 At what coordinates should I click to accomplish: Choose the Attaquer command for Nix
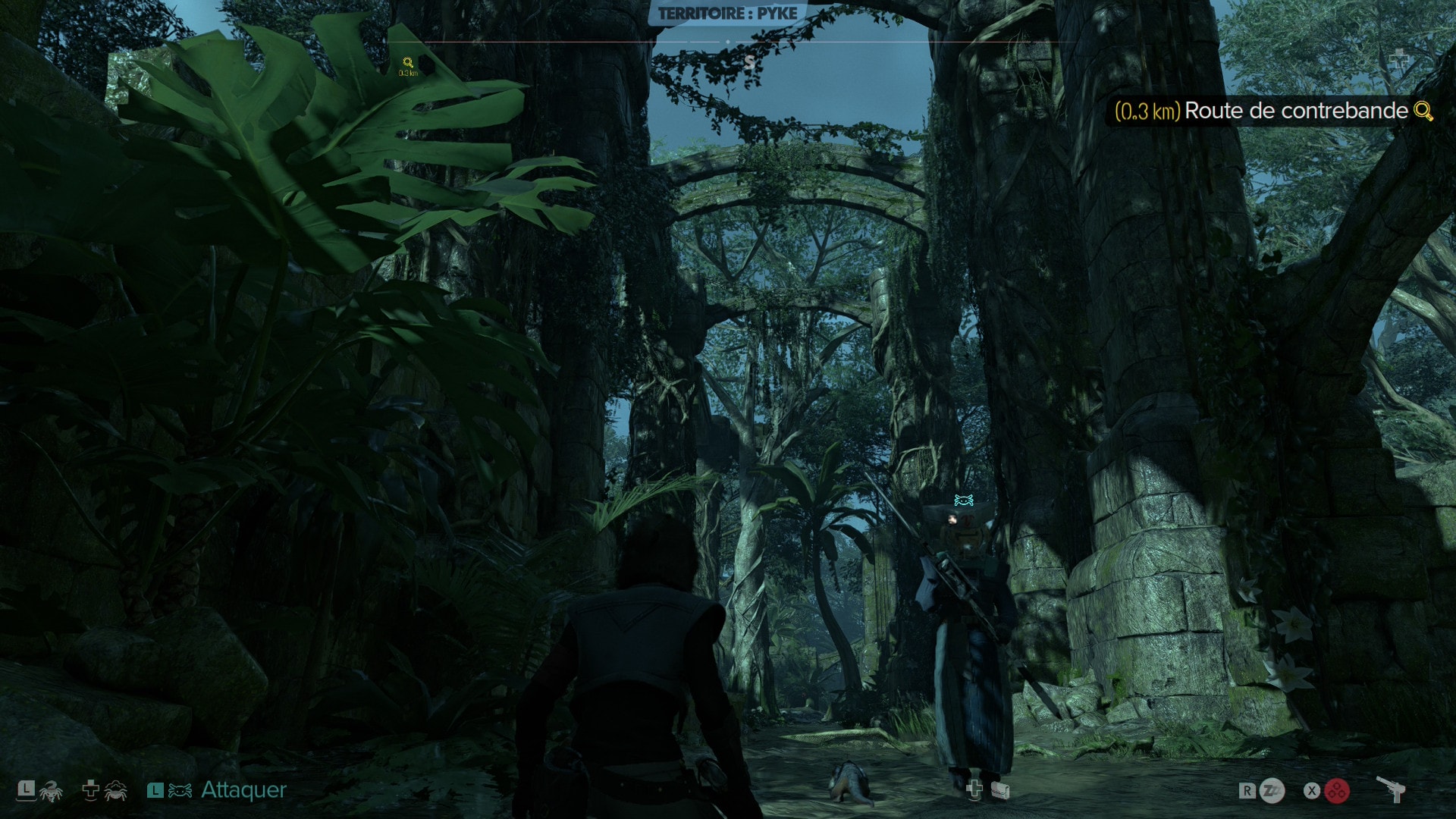point(243,790)
